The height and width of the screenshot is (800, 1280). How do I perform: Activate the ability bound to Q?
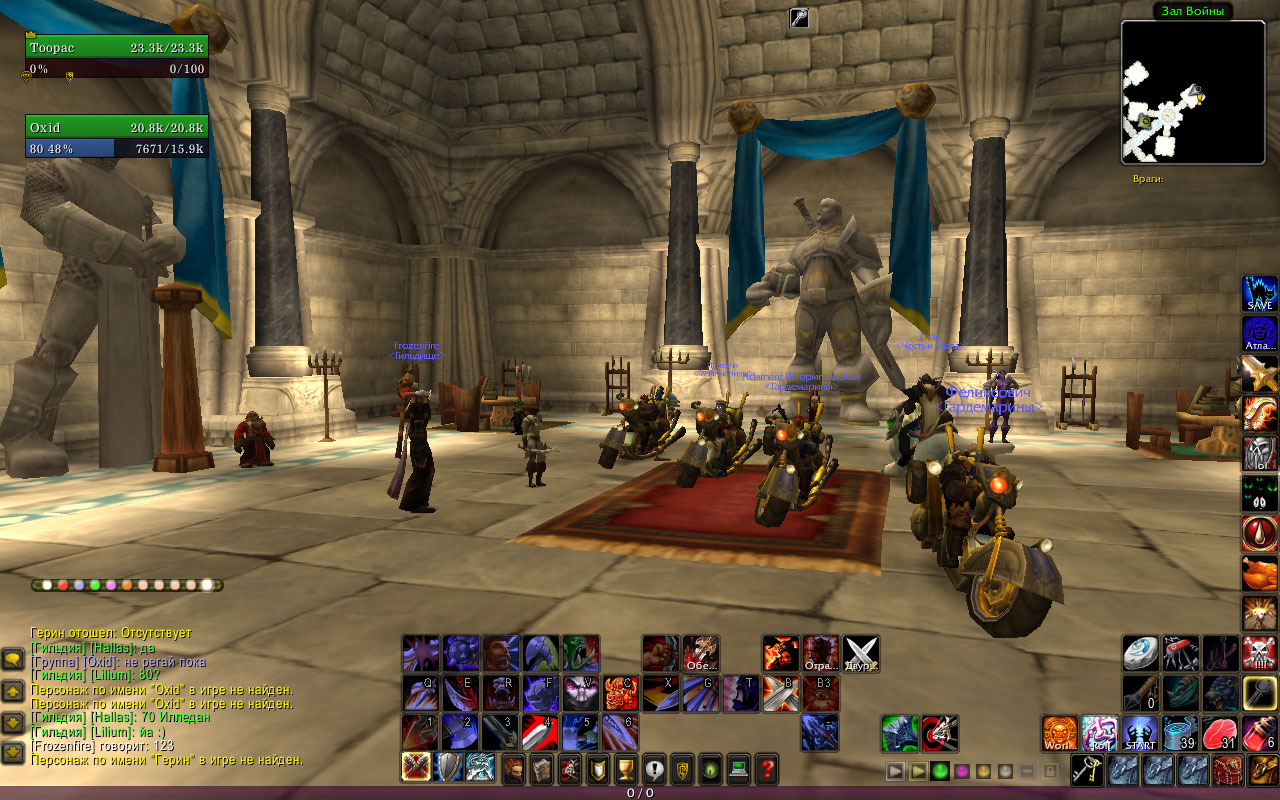[421, 693]
